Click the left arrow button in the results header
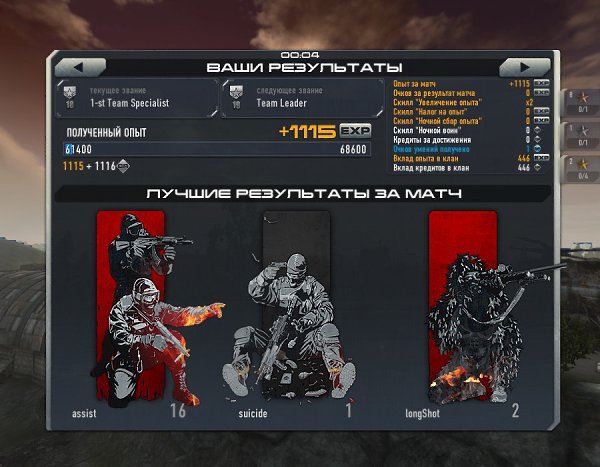The width and height of the screenshot is (600, 467). coord(78,66)
